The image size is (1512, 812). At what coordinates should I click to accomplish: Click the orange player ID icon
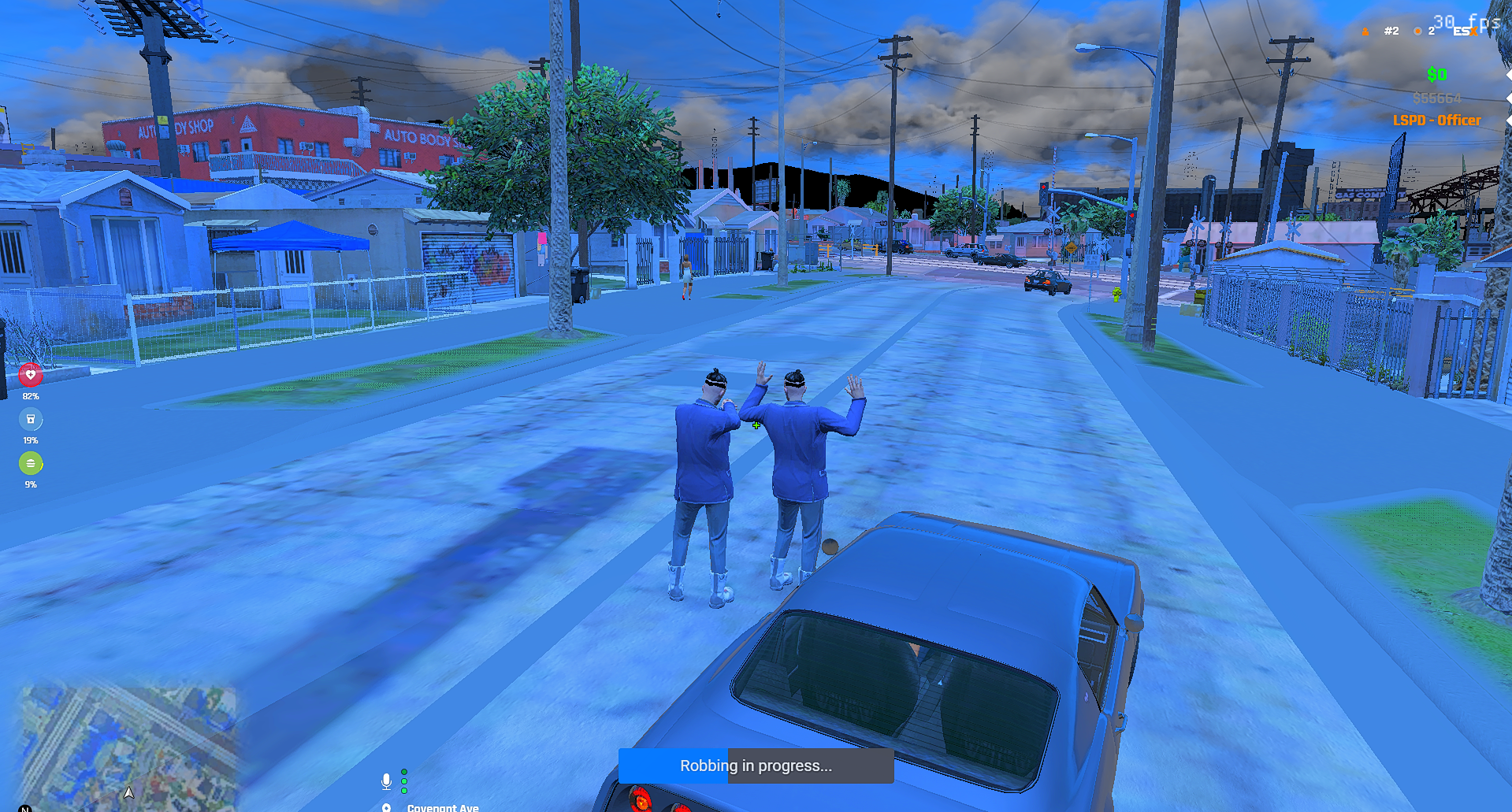[x=1365, y=32]
